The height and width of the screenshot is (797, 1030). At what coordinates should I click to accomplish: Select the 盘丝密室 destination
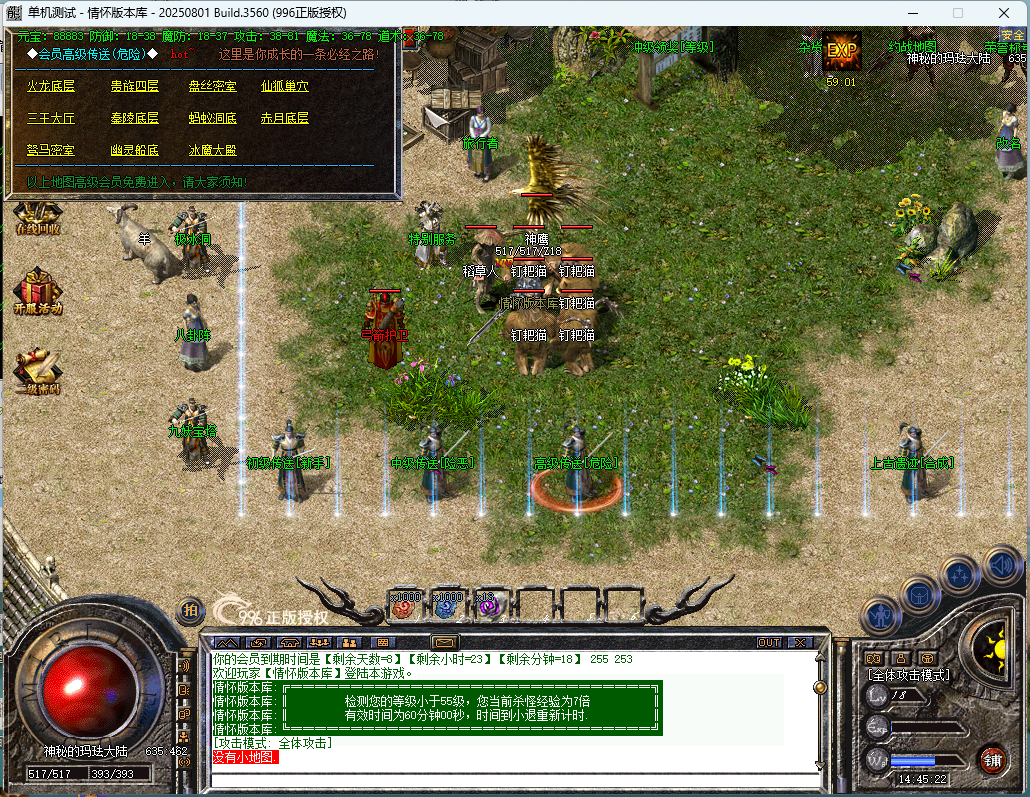pyautogui.click(x=213, y=86)
